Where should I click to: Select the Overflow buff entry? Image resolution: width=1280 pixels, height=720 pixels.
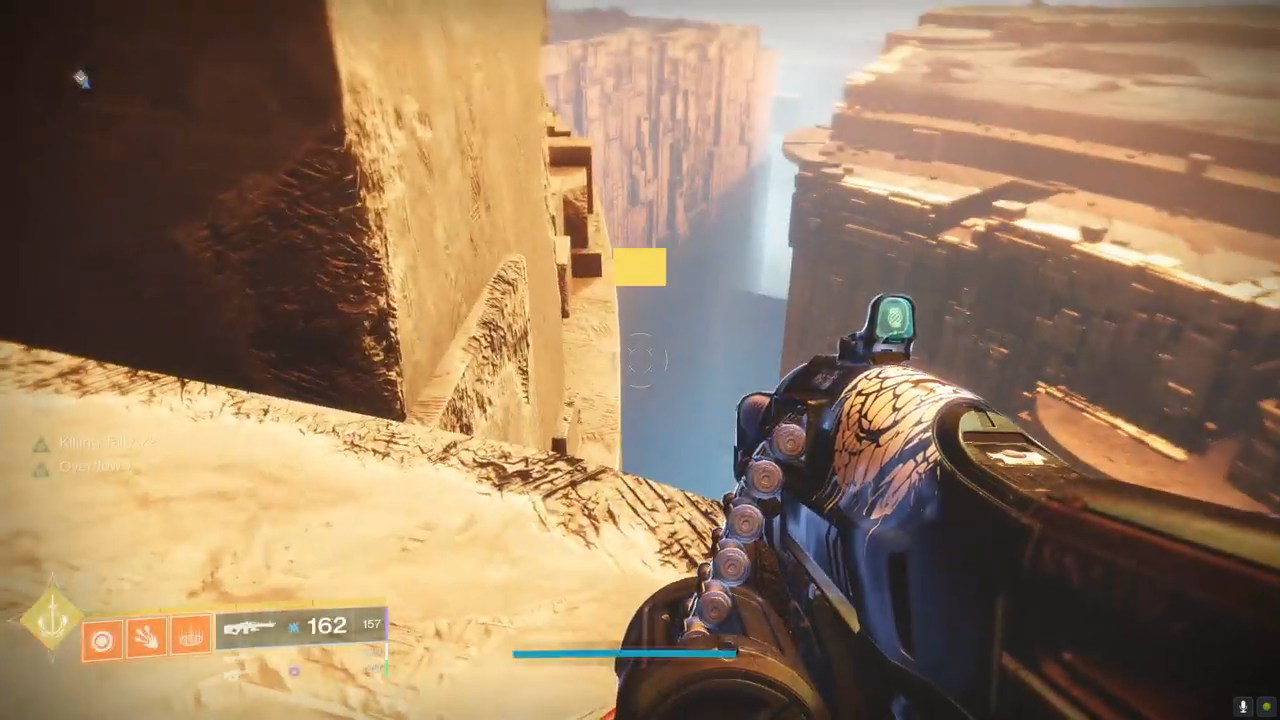(90, 467)
